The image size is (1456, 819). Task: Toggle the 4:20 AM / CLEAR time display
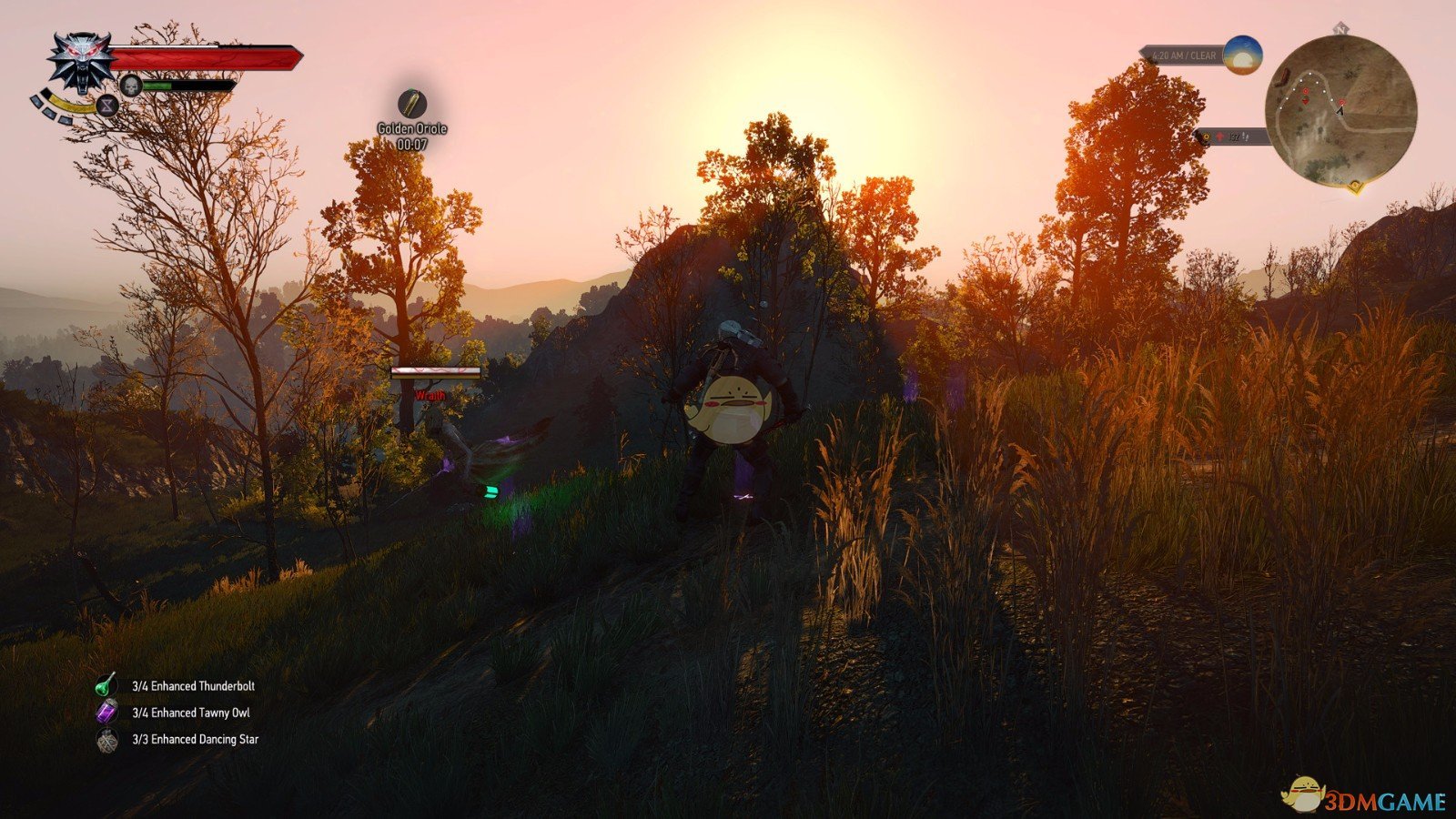[1183, 55]
